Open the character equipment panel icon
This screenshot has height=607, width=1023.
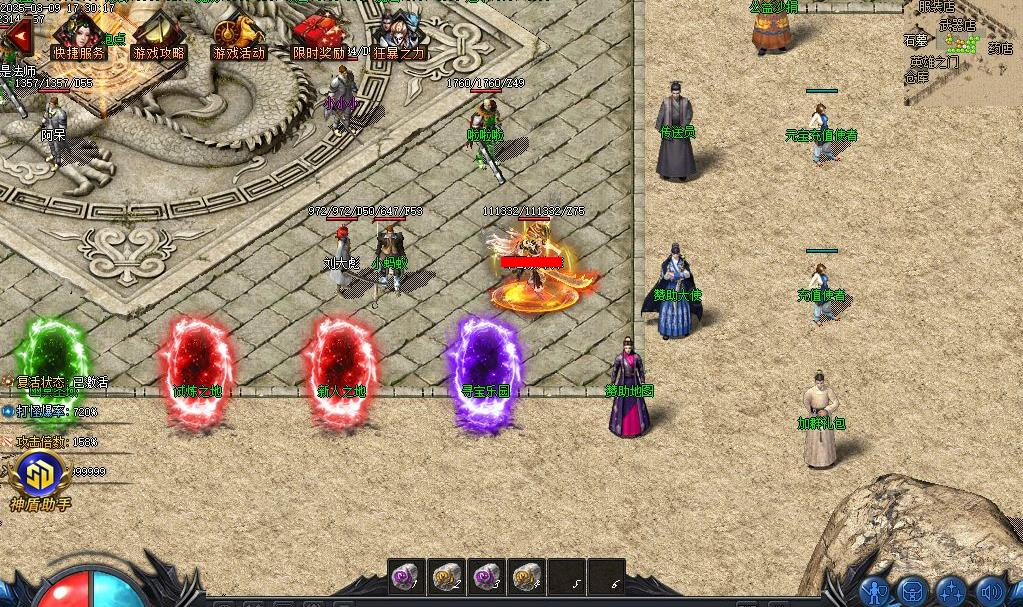[875, 592]
